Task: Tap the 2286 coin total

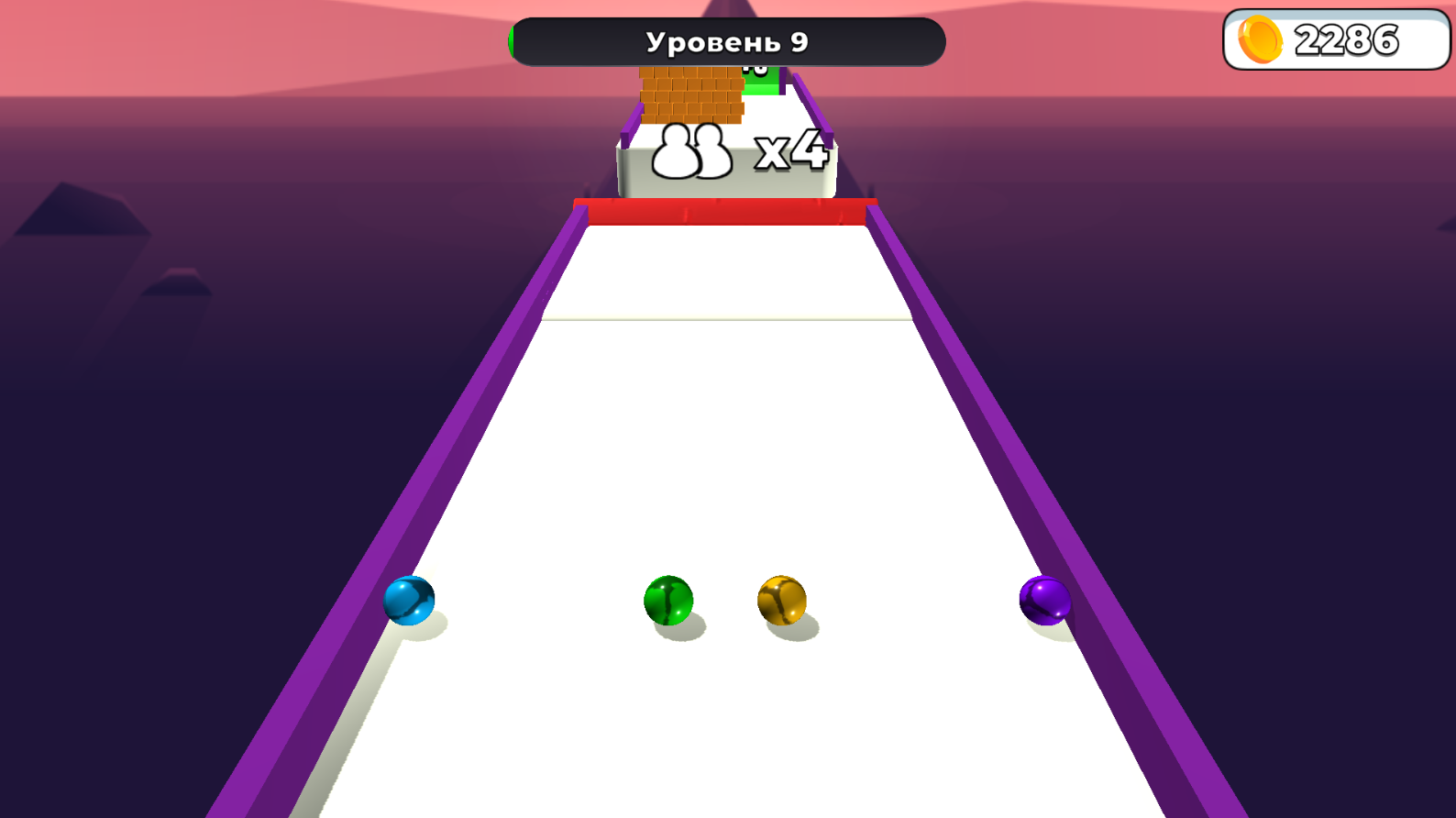Action: click(1348, 40)
